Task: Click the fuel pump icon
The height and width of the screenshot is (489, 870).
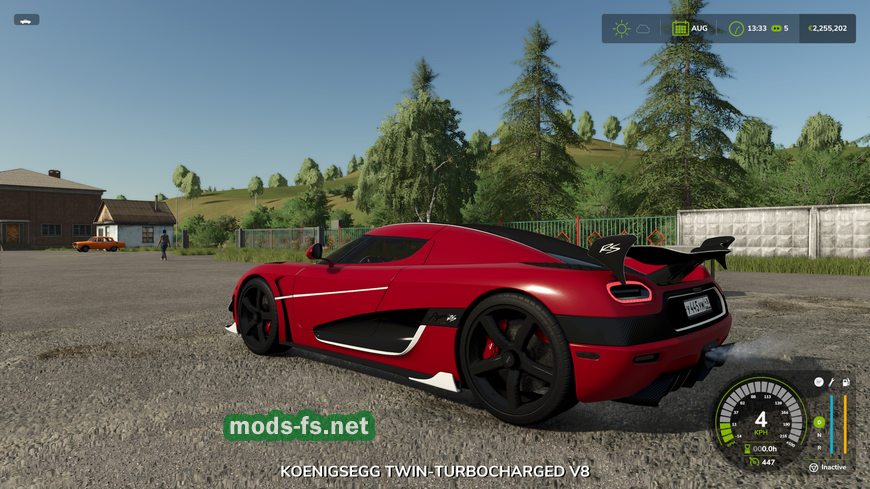Action: coord(845,382)
